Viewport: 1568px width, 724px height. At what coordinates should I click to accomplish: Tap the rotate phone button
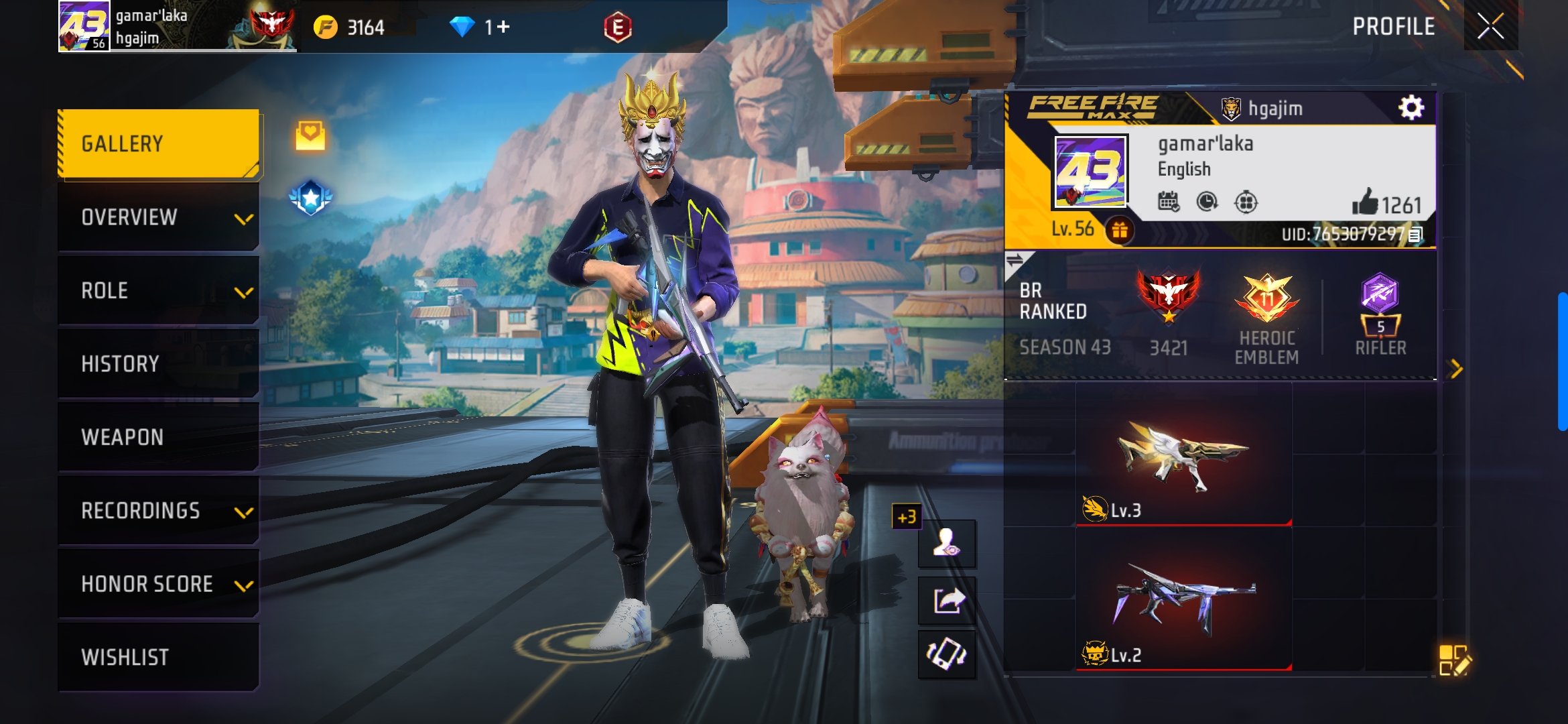[x=947, y=654]
